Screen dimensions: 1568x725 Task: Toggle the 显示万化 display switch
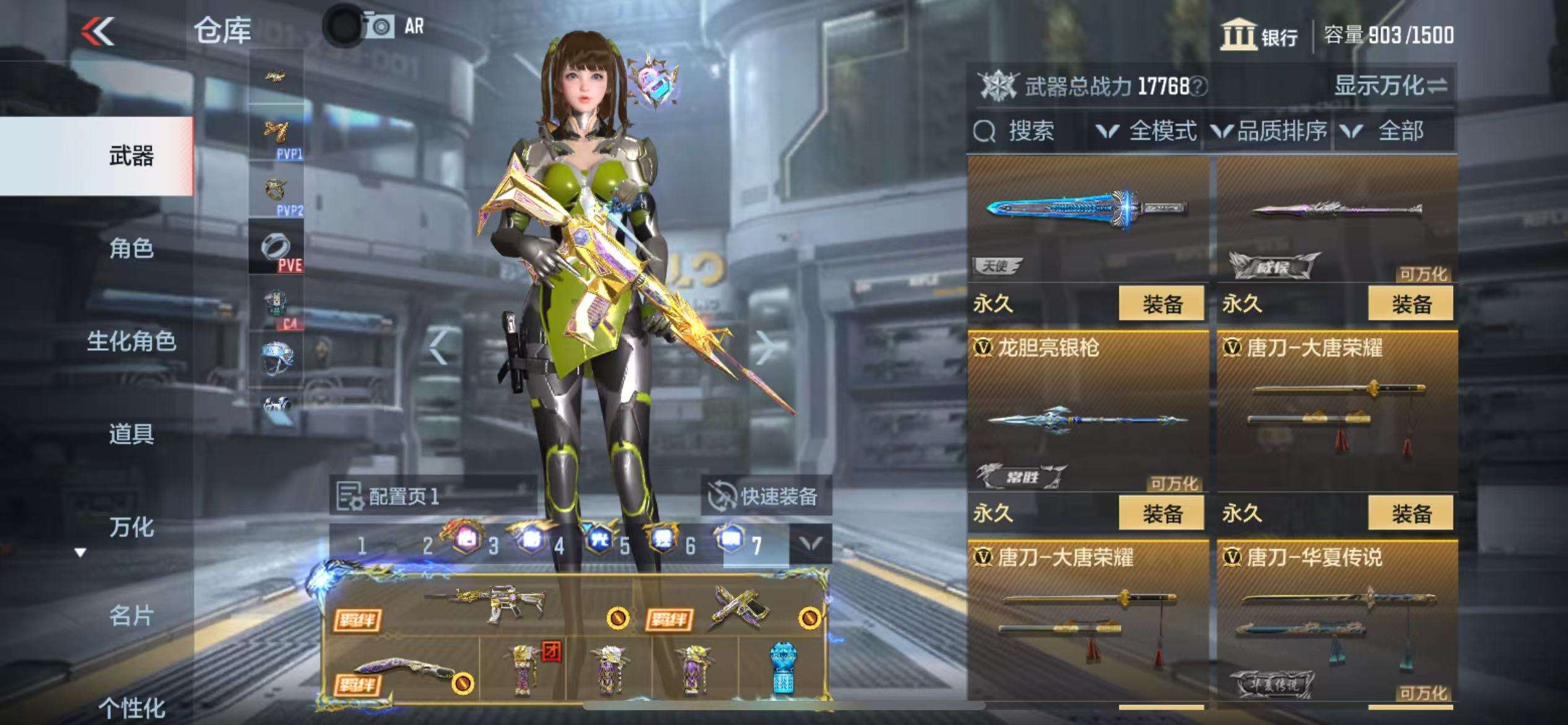pos(1390,86)
